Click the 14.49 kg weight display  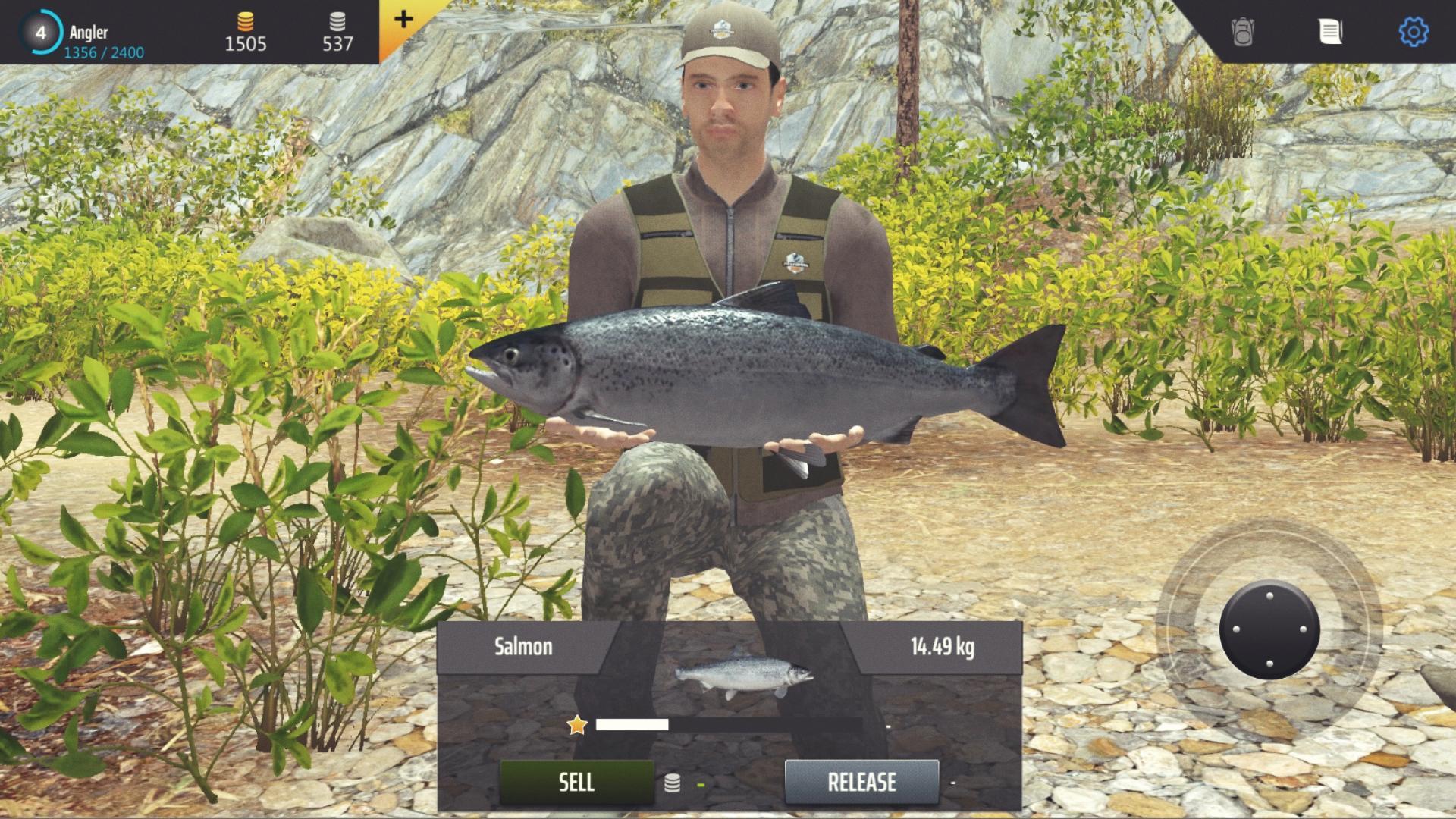pos(943,647)
